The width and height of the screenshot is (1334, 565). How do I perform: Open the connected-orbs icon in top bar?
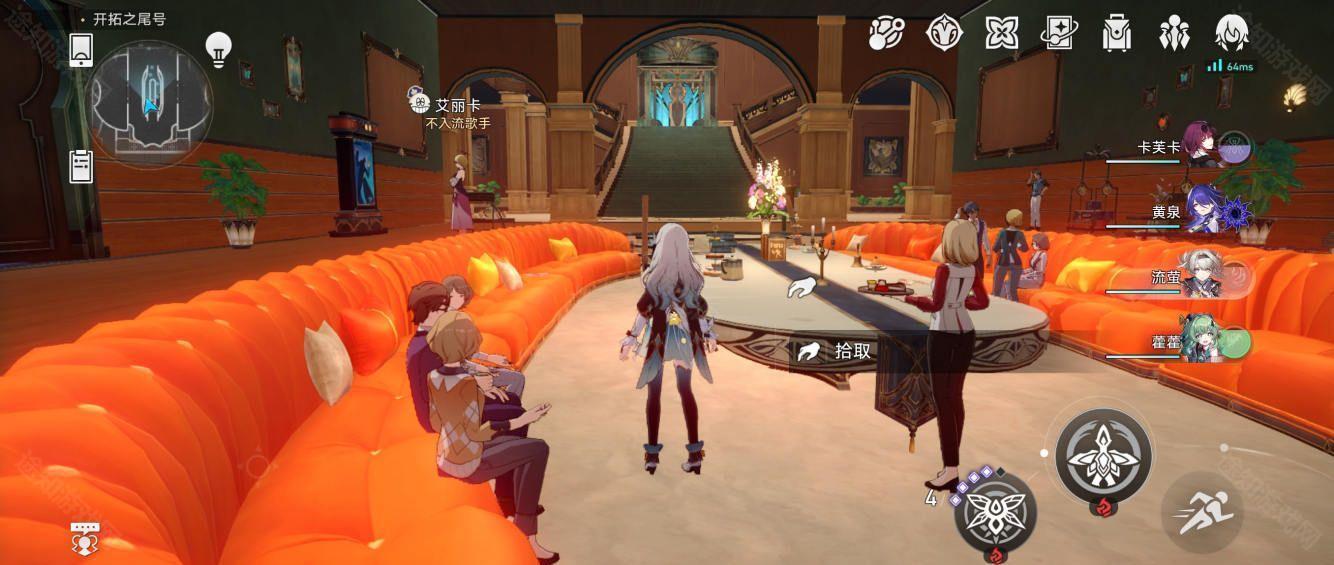click(886, 33)
